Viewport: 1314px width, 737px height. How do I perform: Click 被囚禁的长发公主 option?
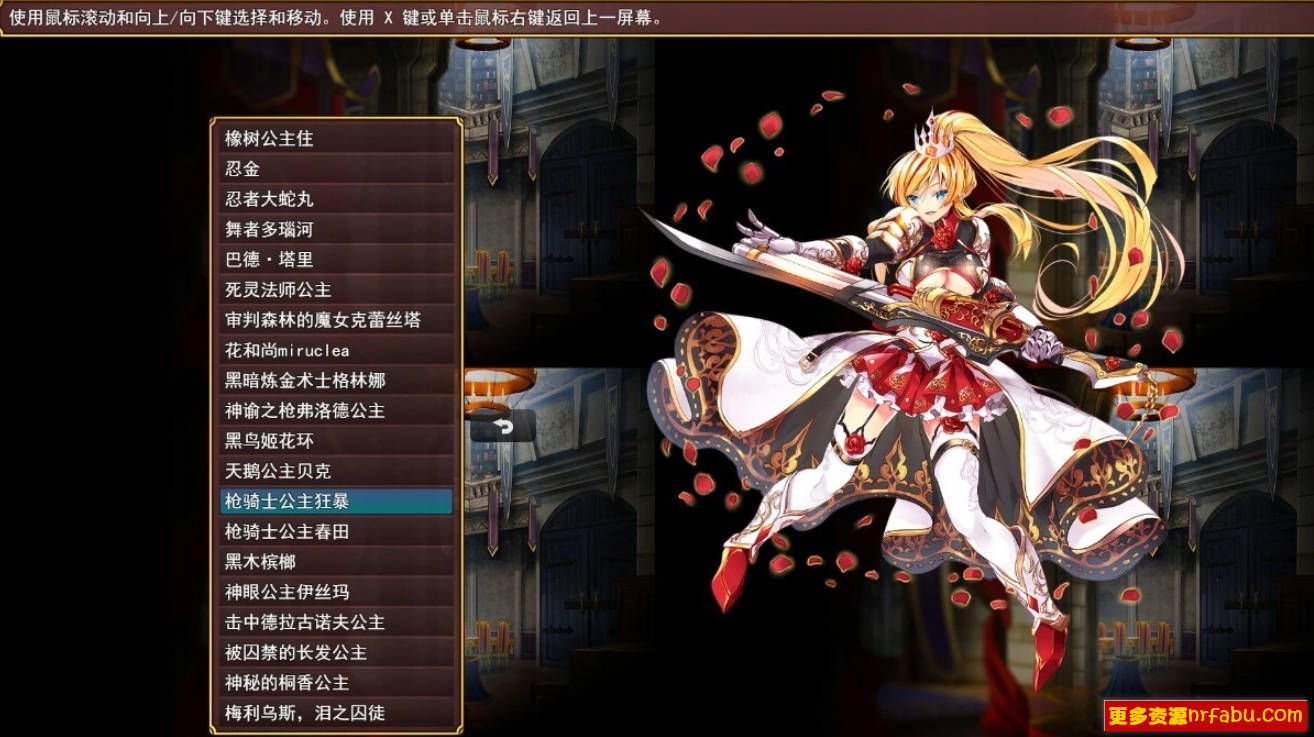click(x=300, y=652)
